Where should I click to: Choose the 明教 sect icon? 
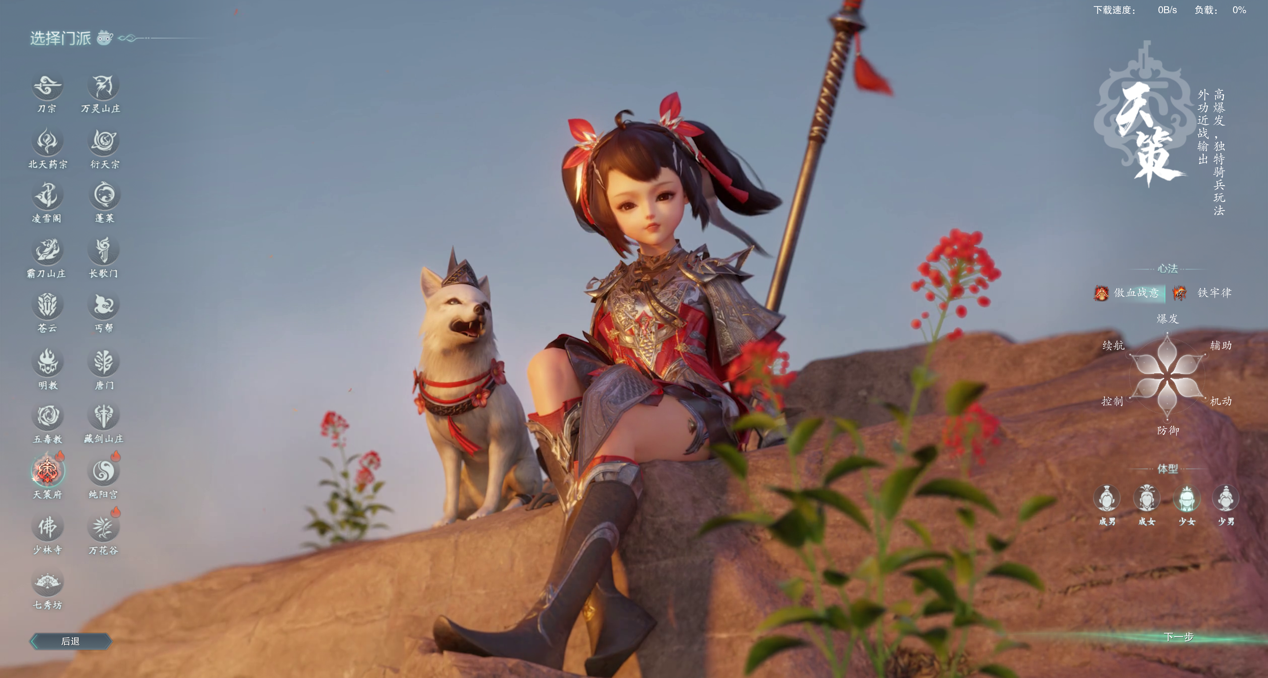point(47,362)
